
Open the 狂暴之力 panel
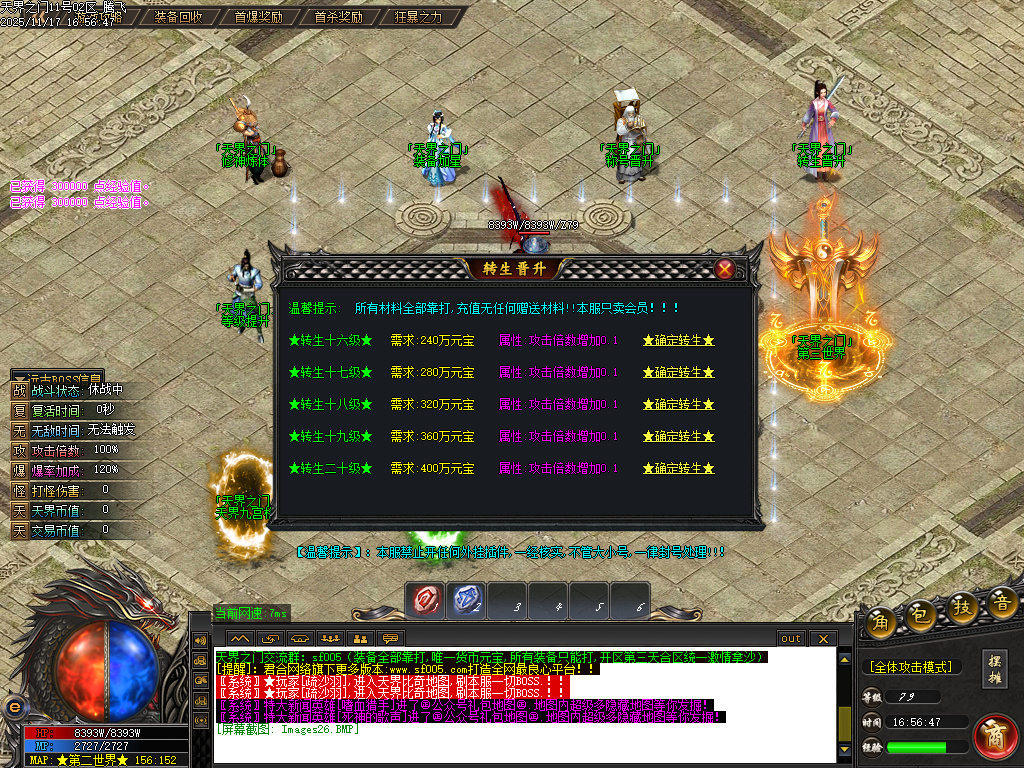click(418, 17)
